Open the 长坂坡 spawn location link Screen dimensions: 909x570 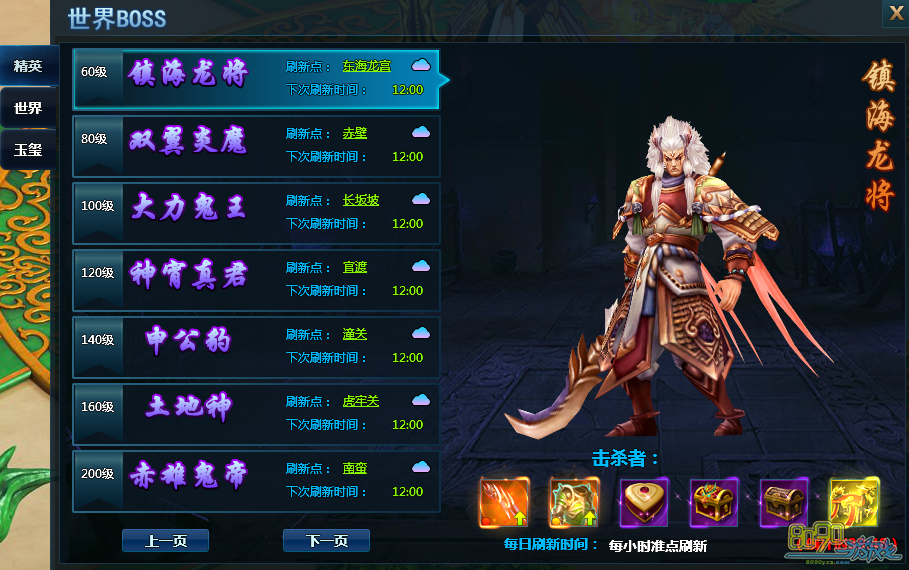(361, 200)
